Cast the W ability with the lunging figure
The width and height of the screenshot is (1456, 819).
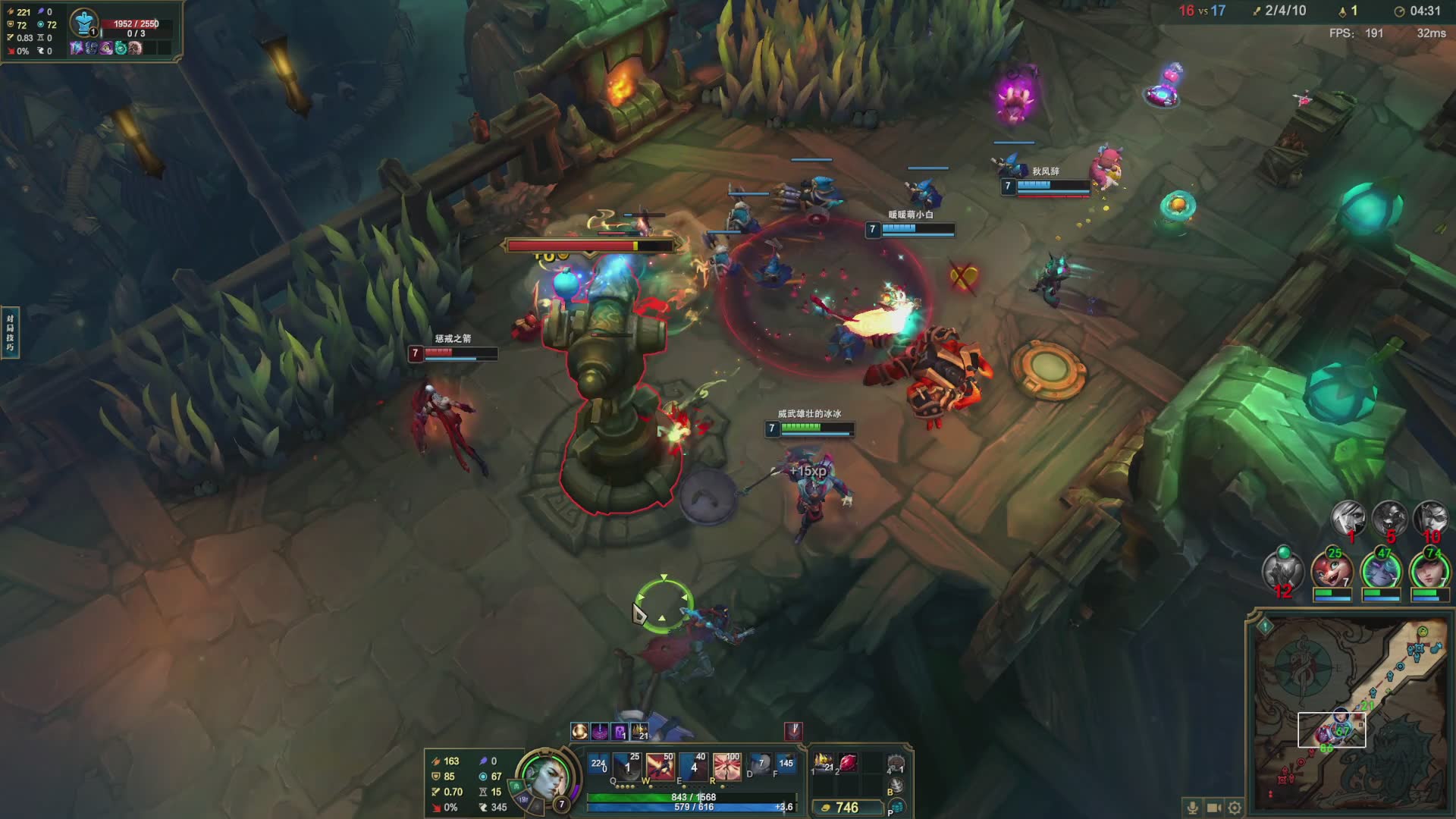point(660,767)
